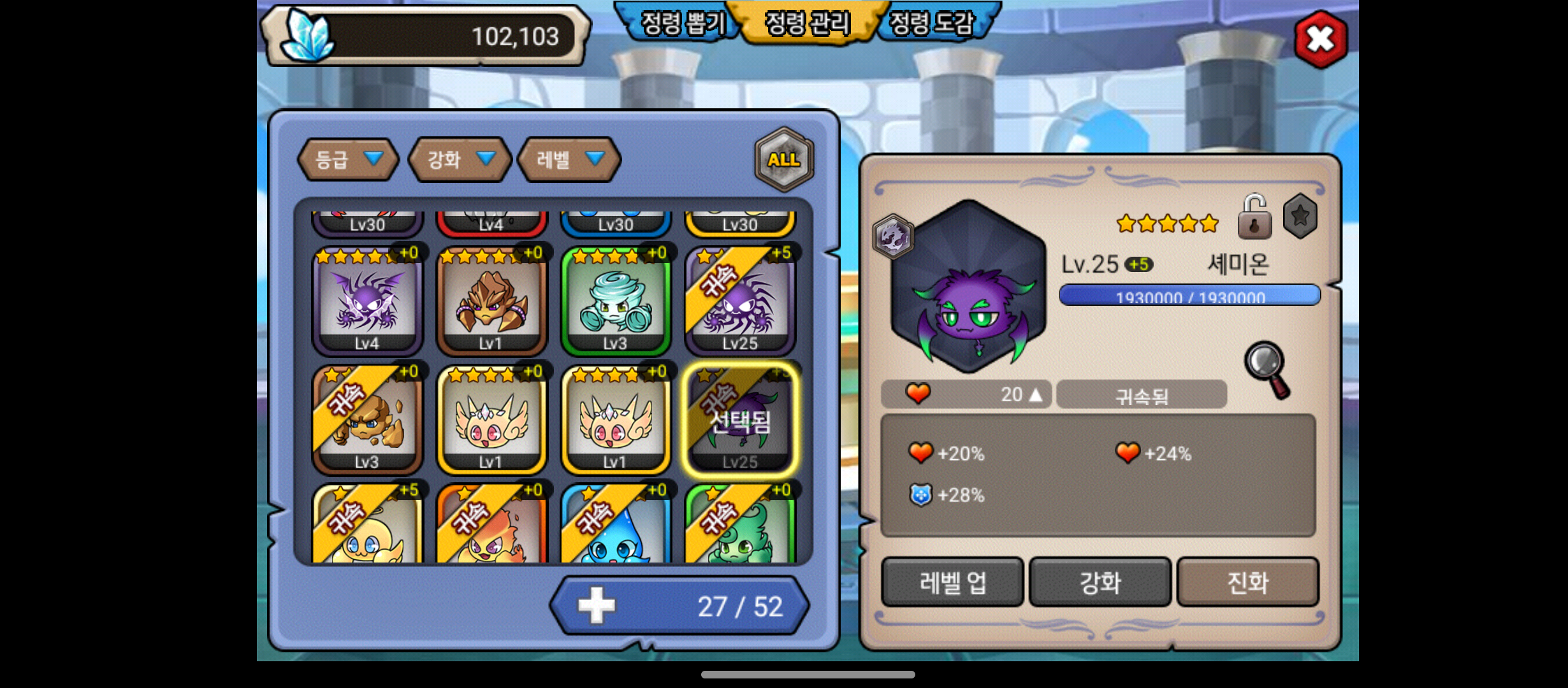Inspect spirit with the magnifying glass
The height and width of the screenshot is (688, 1568).
coord(1267,369)
